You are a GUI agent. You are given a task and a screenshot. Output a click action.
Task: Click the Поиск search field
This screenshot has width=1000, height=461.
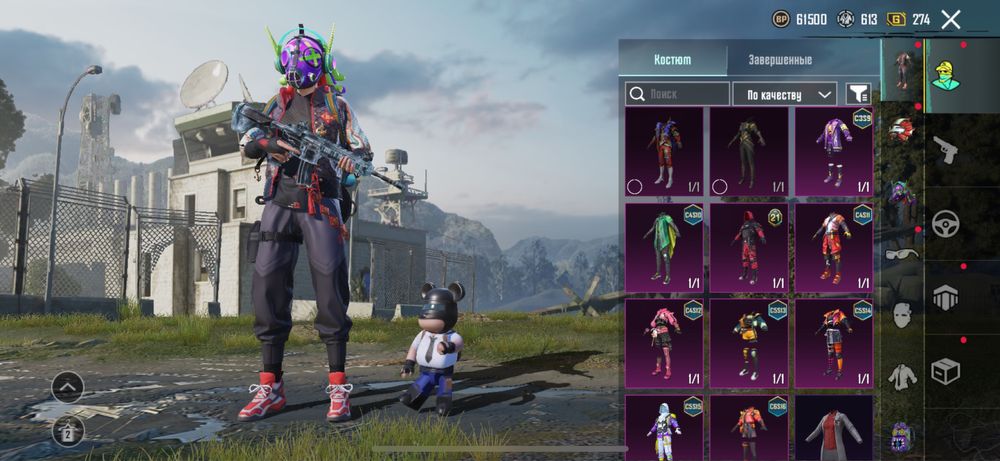pyautogui.click(x=678, y=94)
